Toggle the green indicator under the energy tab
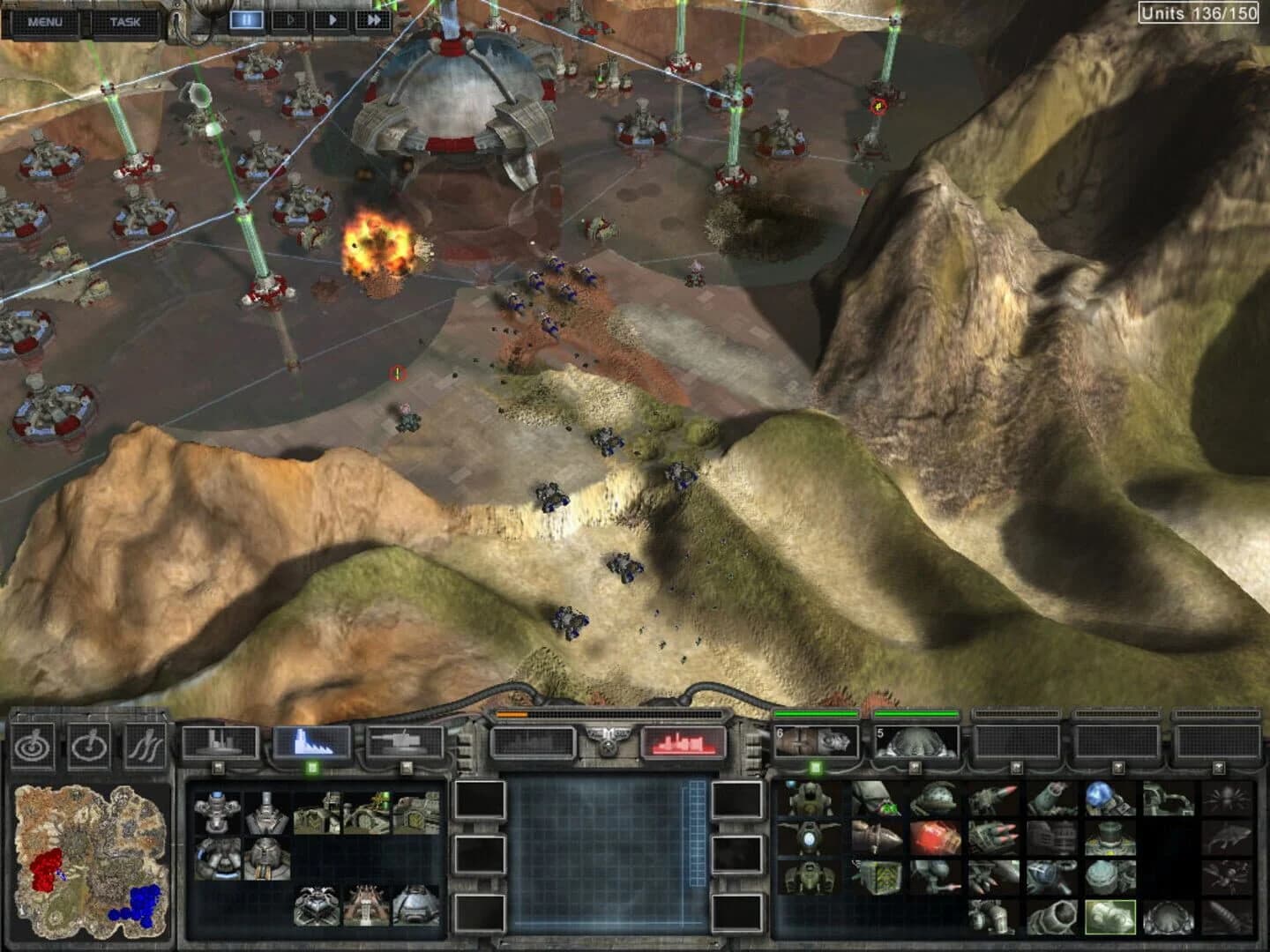Screen dimensions: 1270x952 pos(312,766)
